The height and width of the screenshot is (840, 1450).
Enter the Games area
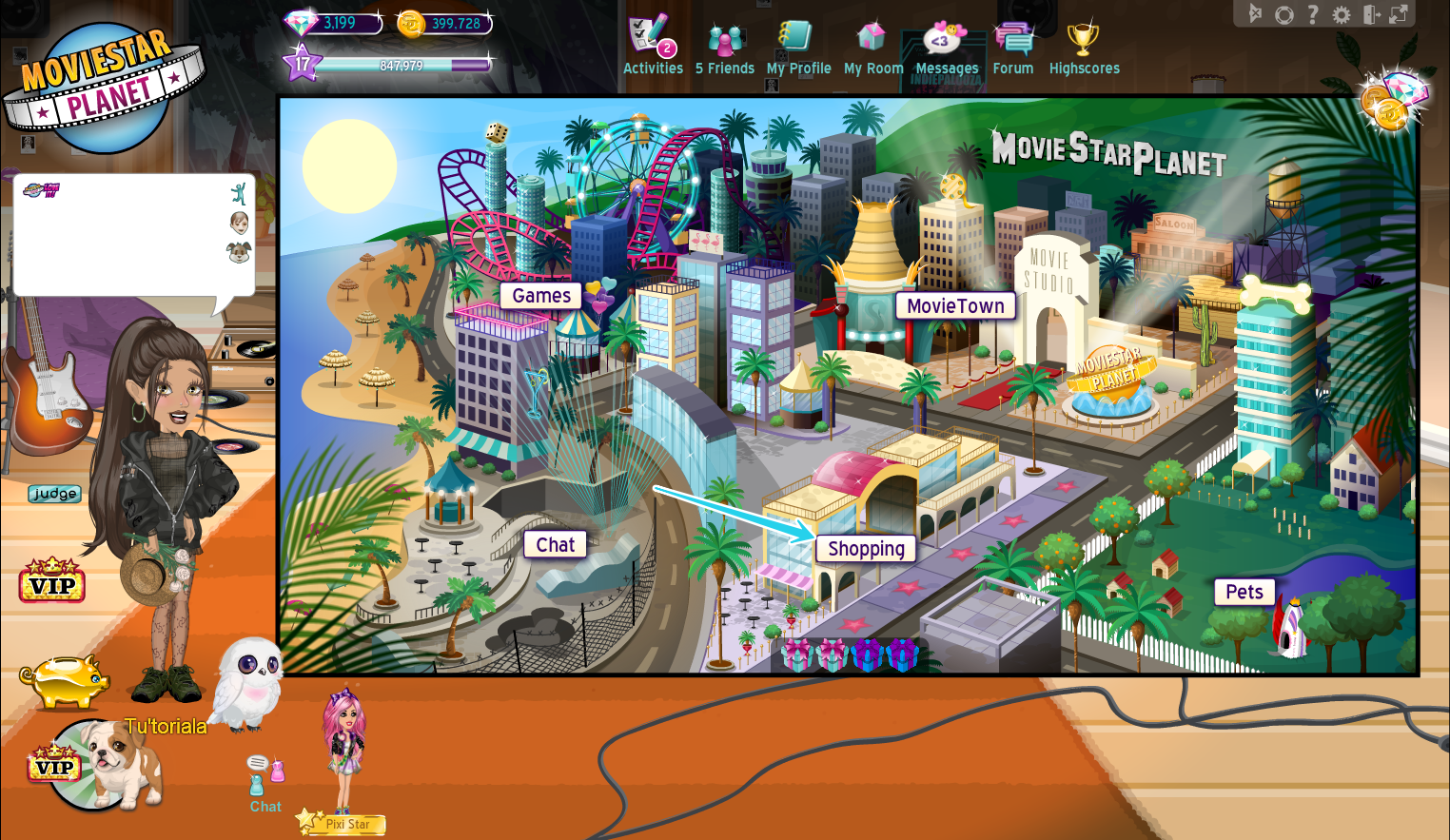point(539,296)
